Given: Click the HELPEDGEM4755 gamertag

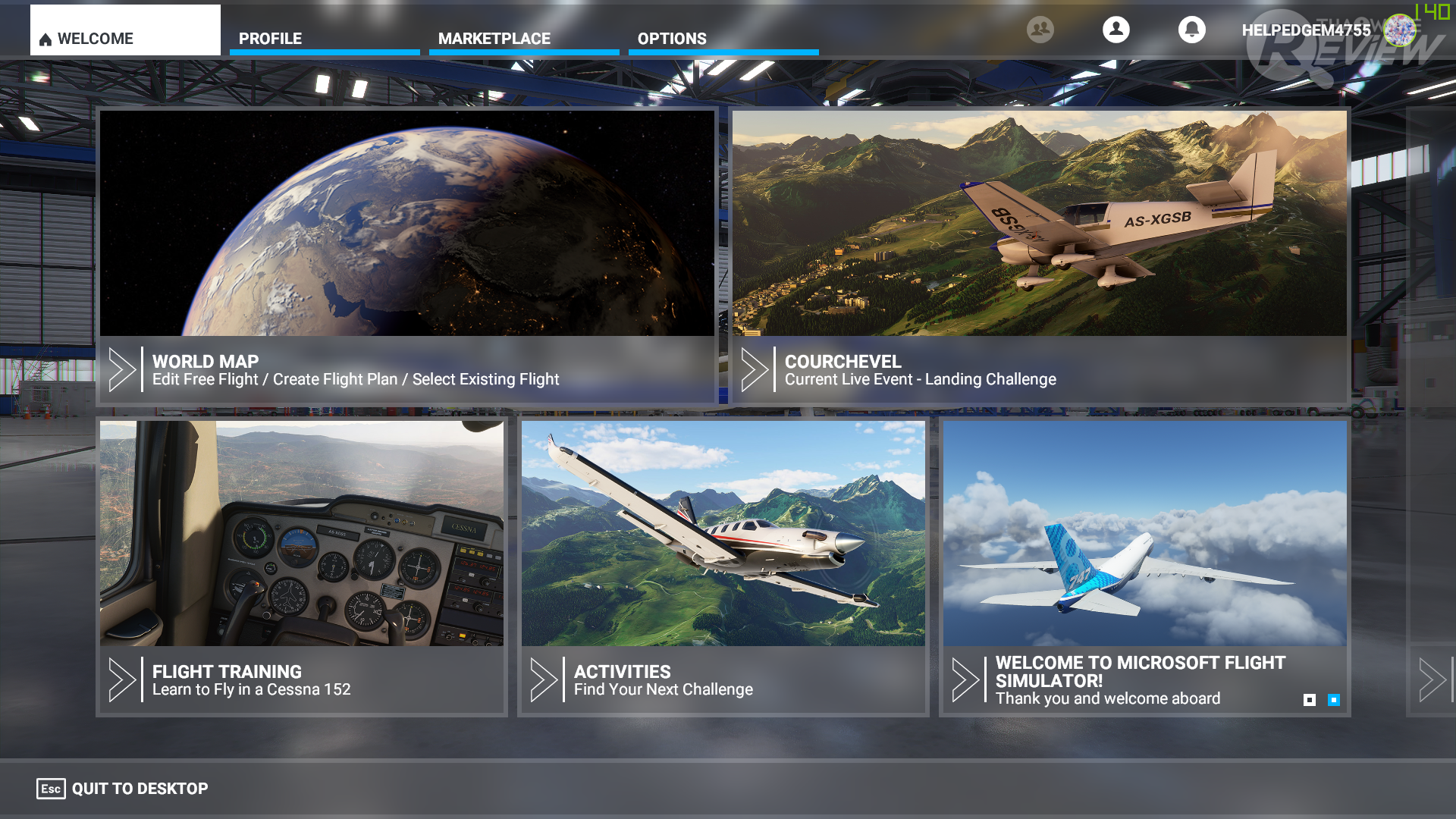Looking at the screenshot, I should [1306, 30].
